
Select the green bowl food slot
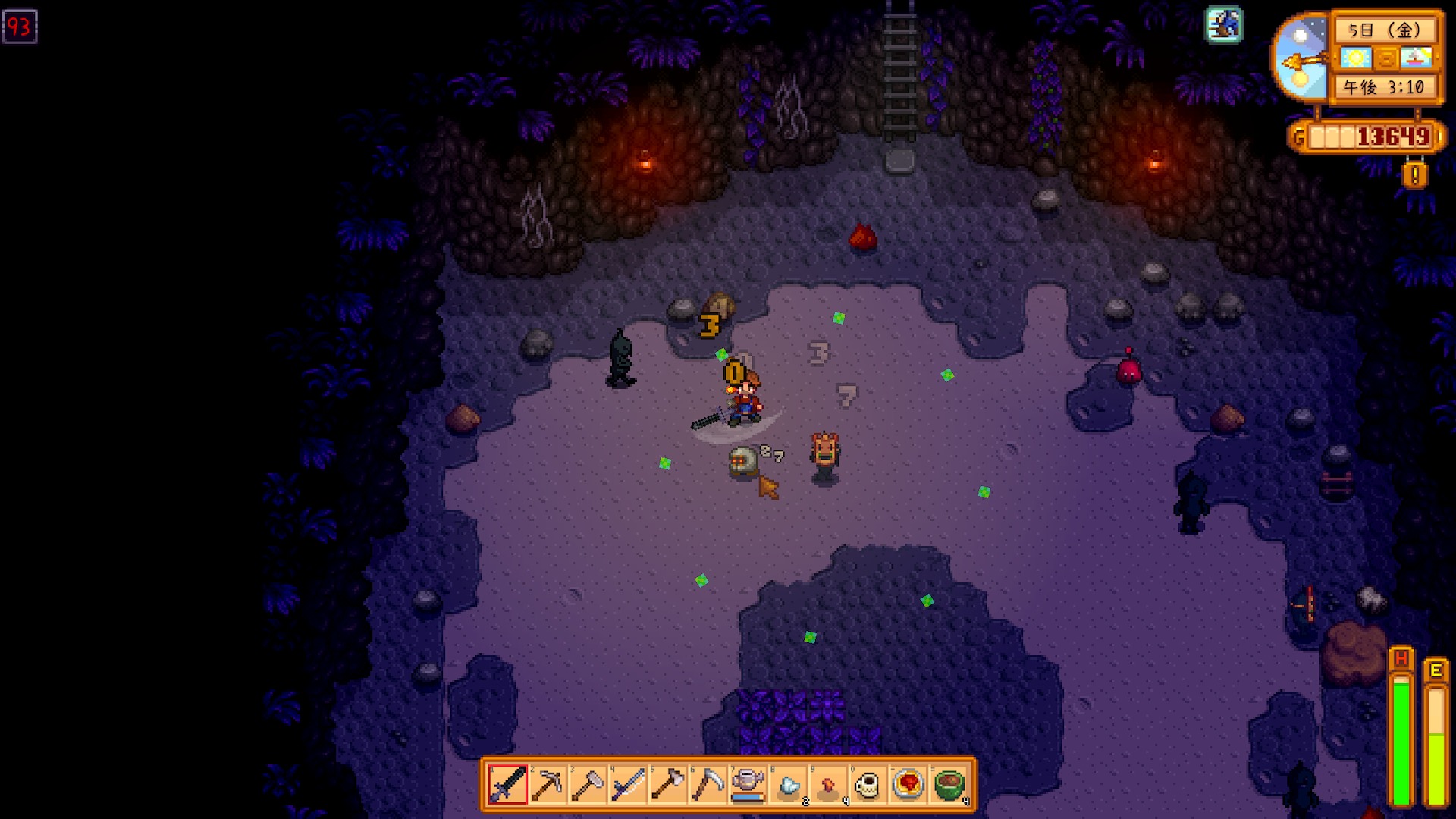pos(949,784)
